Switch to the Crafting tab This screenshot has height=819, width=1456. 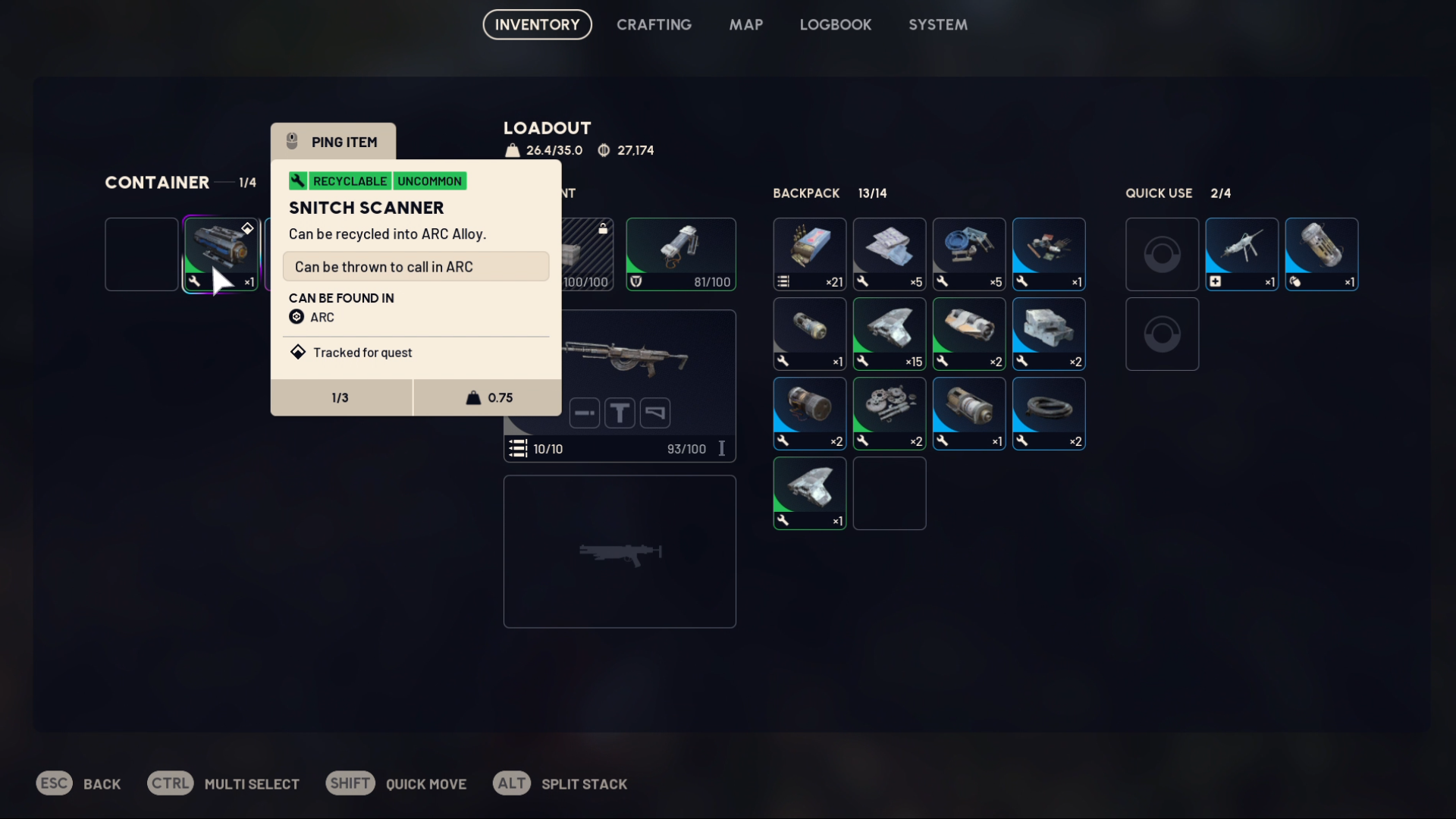pos(654,24)
